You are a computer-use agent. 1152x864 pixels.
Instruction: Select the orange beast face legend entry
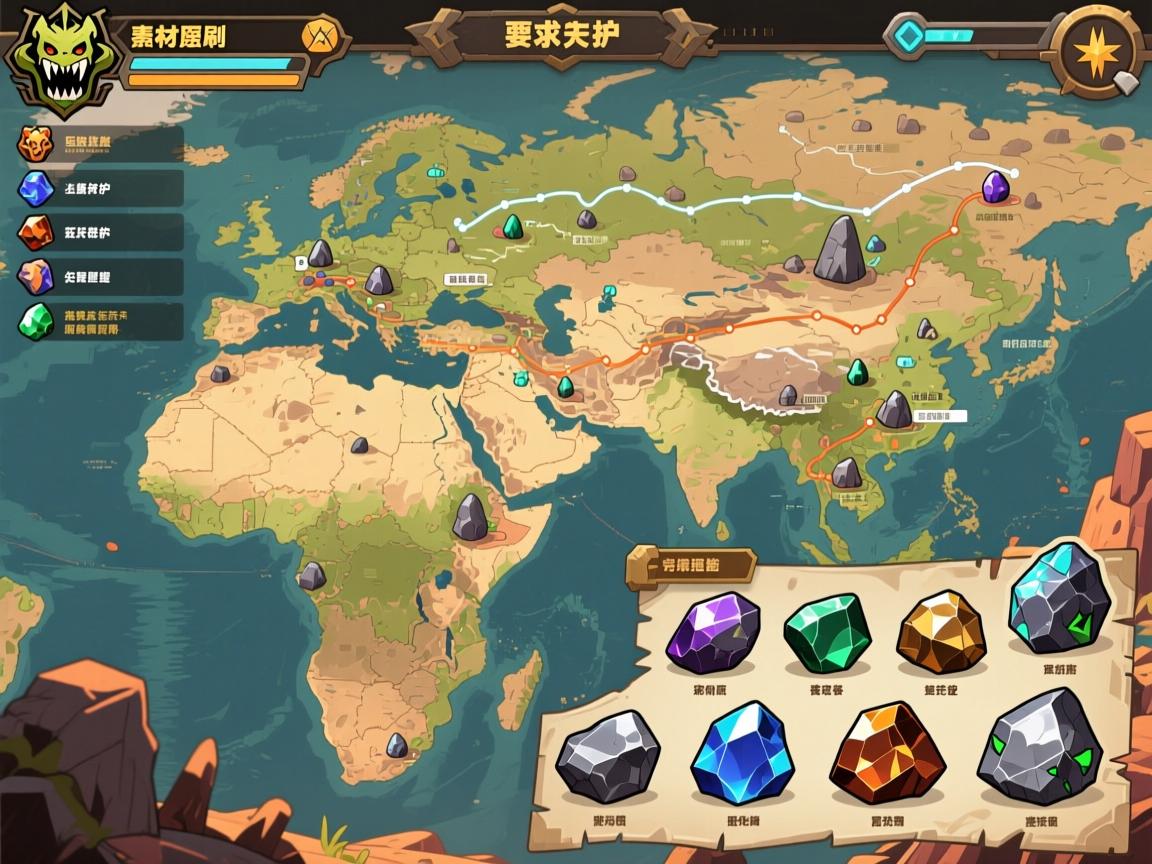point(34,144)
